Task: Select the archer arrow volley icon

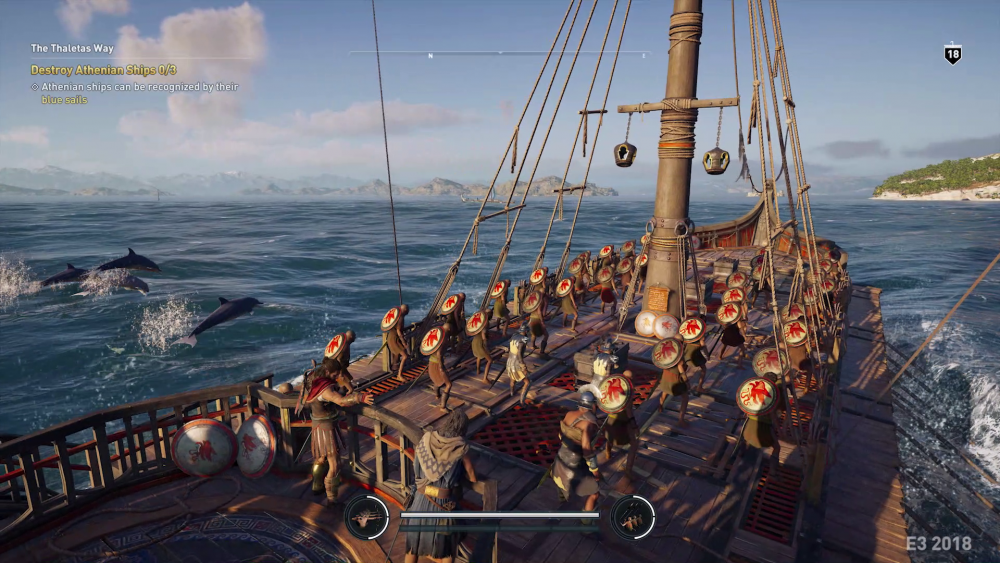Action: (366, 517)
